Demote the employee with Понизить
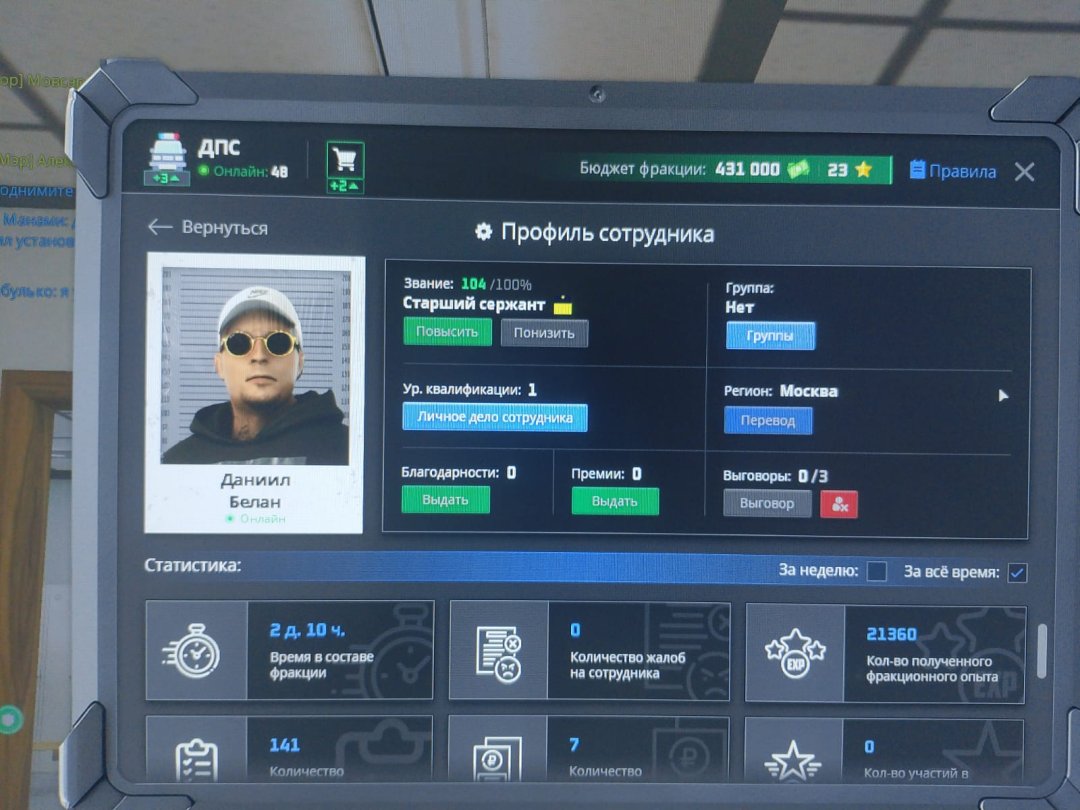1080x810 pixels. [544, 333]
